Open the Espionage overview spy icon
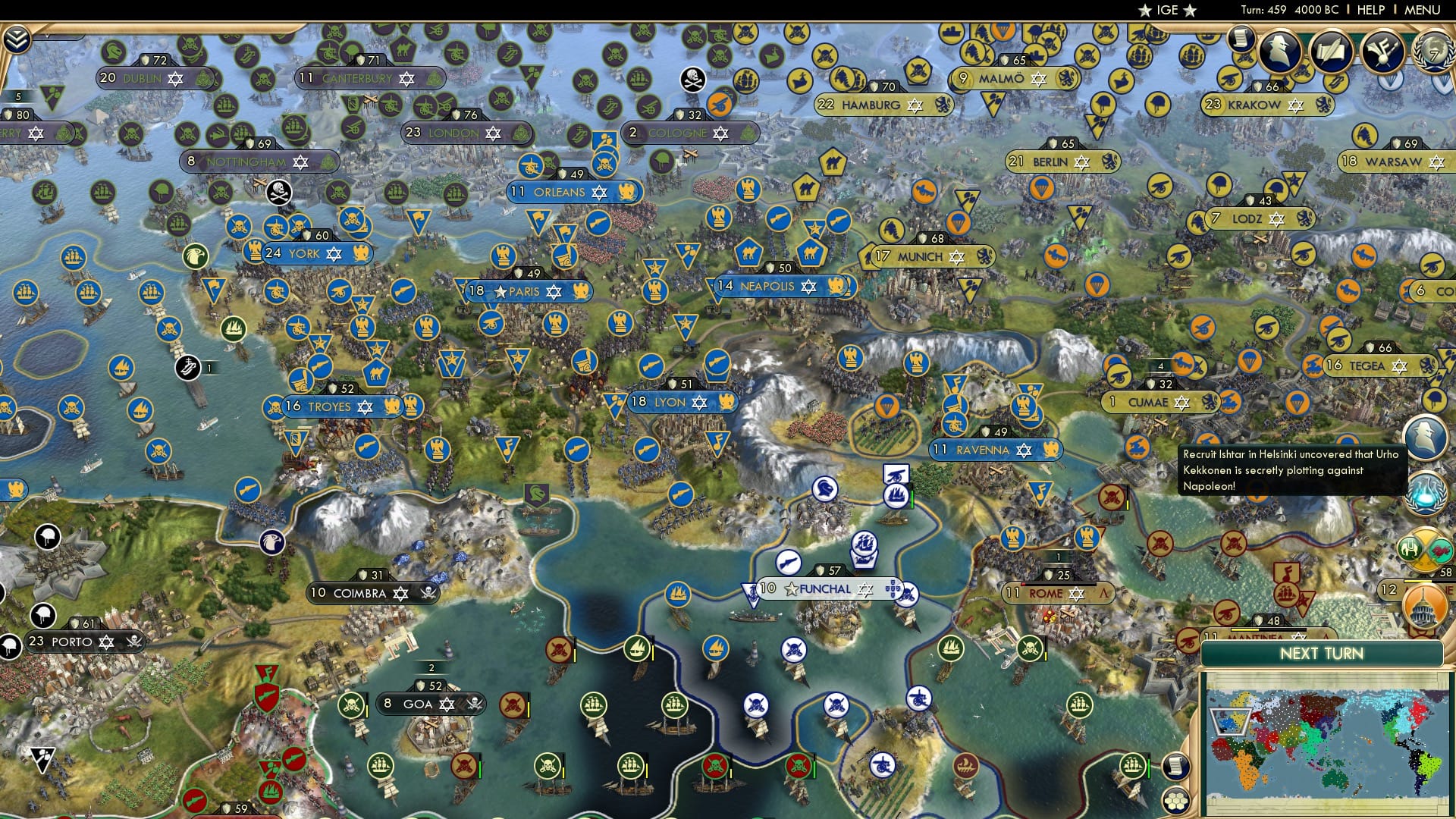This screenshot has height=819, width=1456. [1282, 51]
